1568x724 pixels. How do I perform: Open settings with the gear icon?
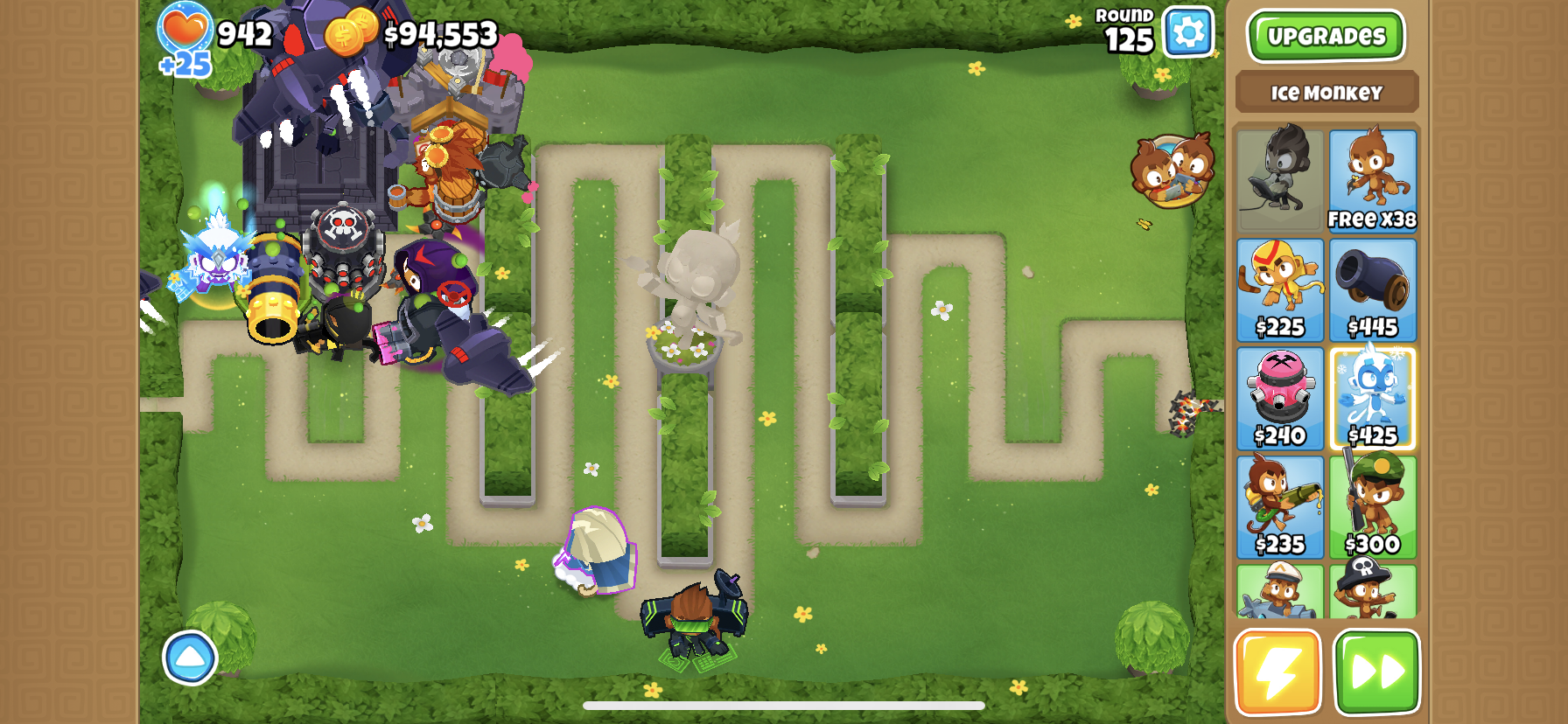coord(1188,32)
